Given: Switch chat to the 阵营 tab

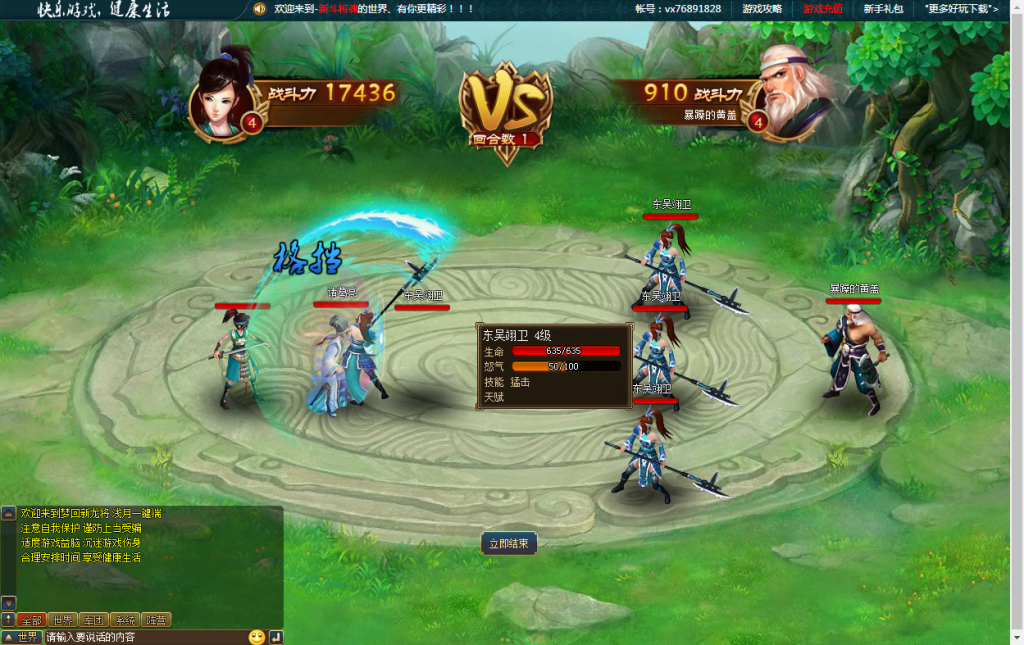Looking at the screenshot, I should click(x=156, y=620).
